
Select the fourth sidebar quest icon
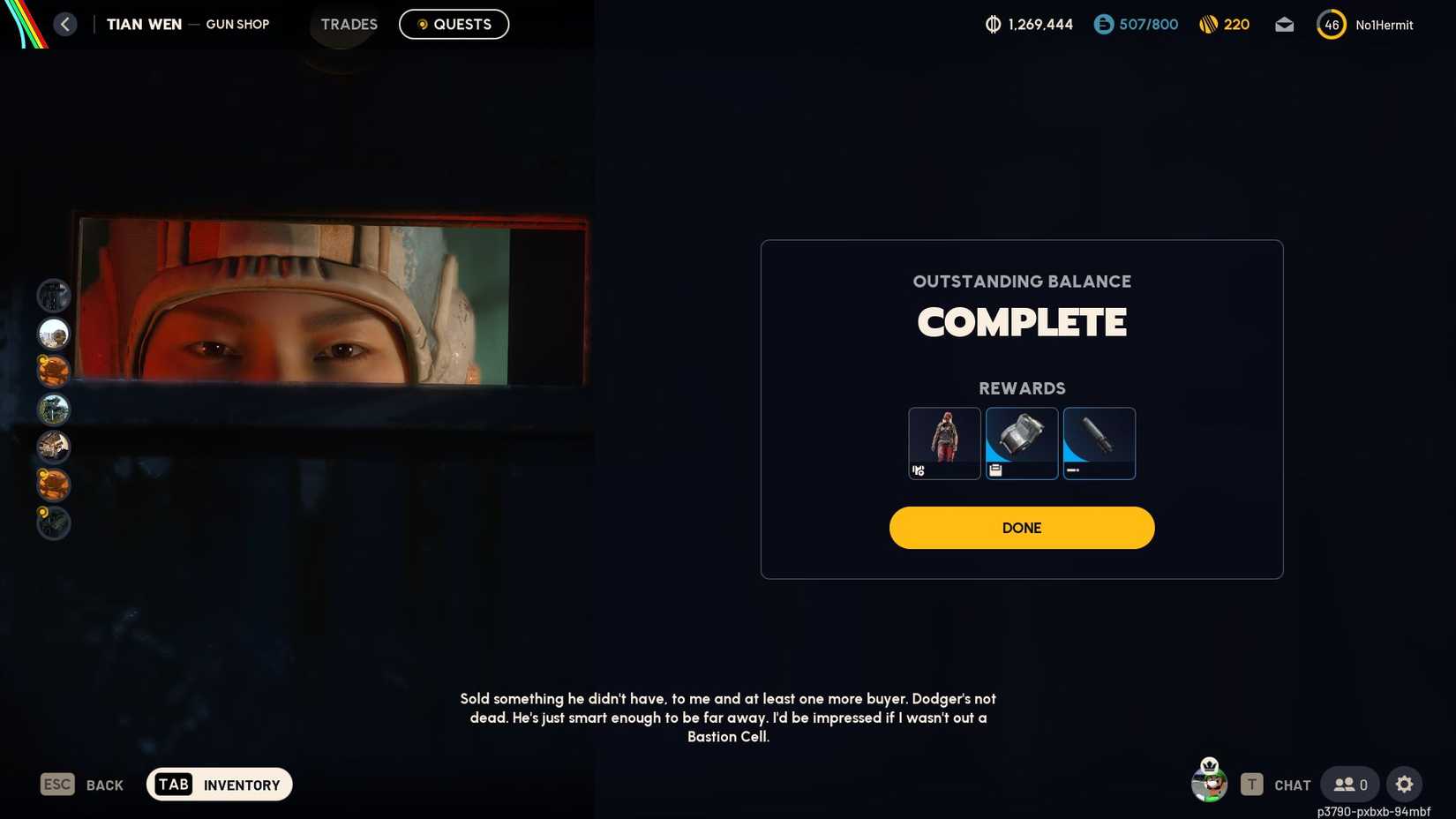[53, 409]
